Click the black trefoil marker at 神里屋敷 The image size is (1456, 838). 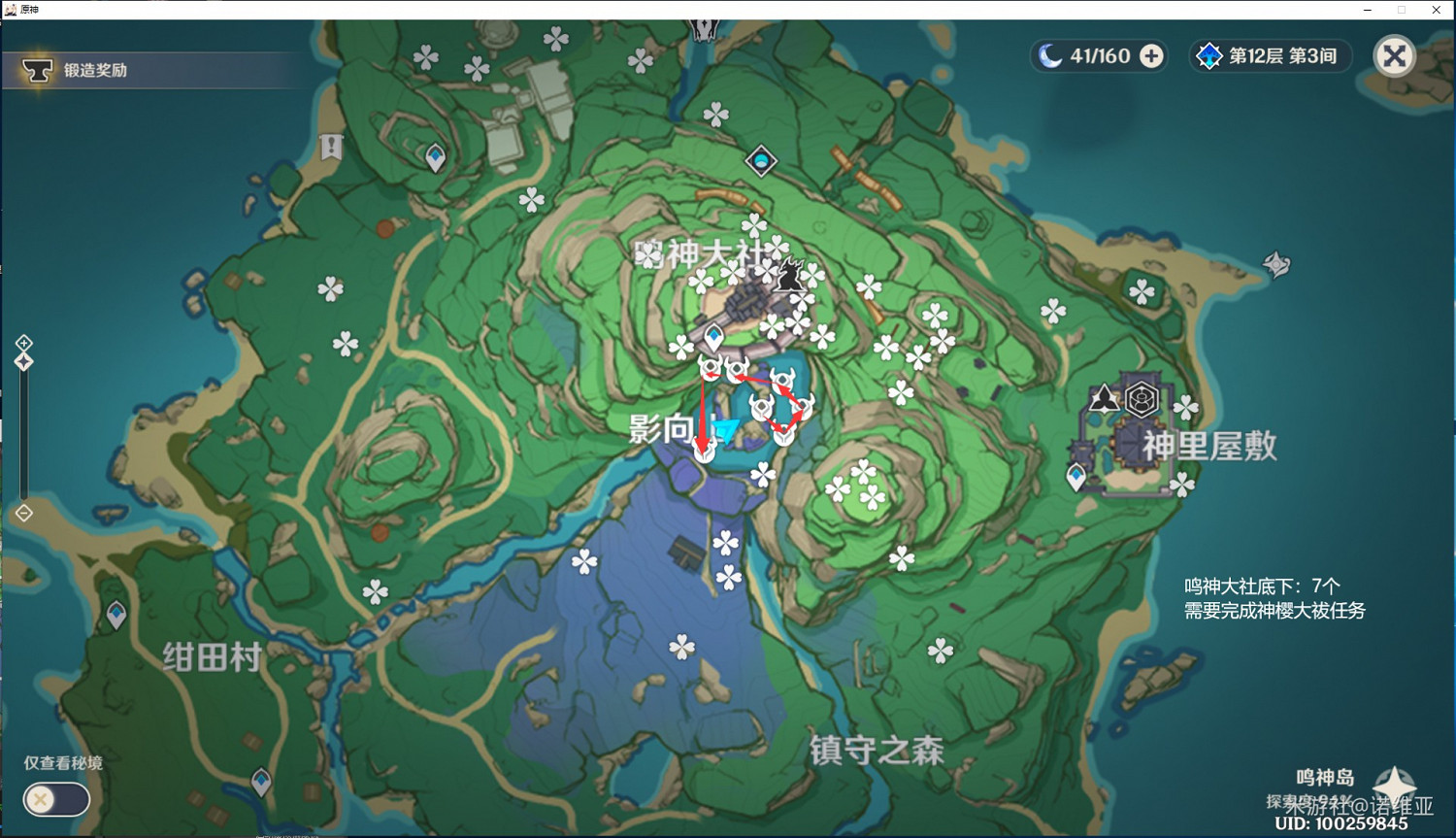coord(1102,399)
